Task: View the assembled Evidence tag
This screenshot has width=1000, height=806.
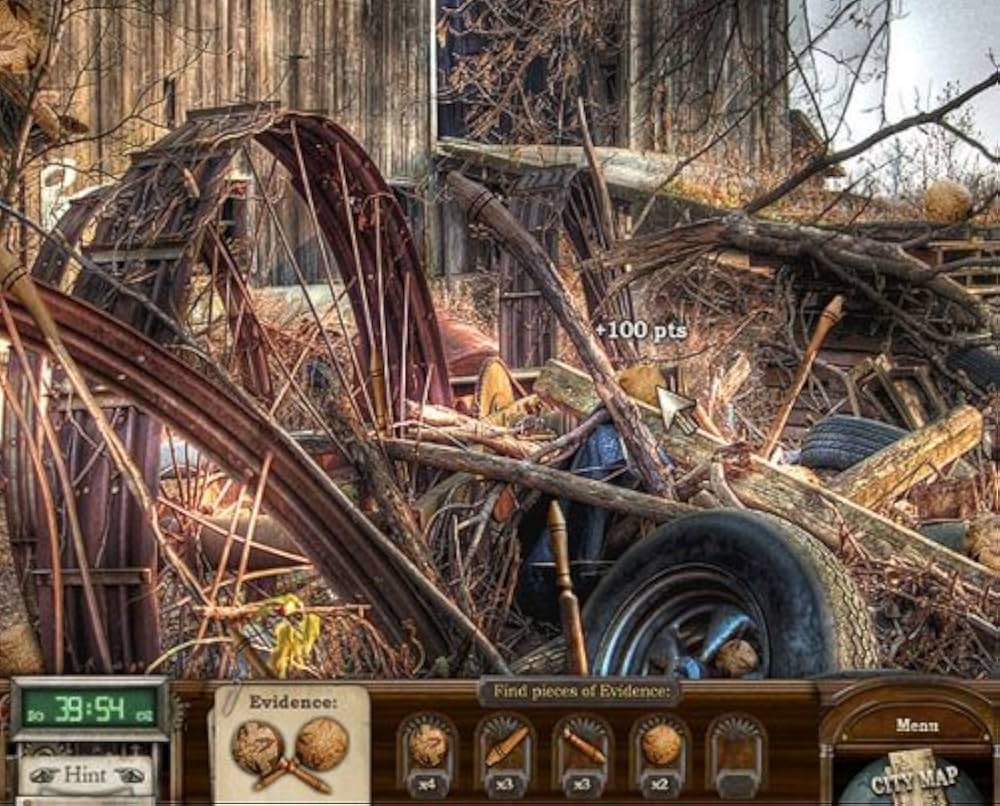Action: pyautogui.click(x=290, y=745)
